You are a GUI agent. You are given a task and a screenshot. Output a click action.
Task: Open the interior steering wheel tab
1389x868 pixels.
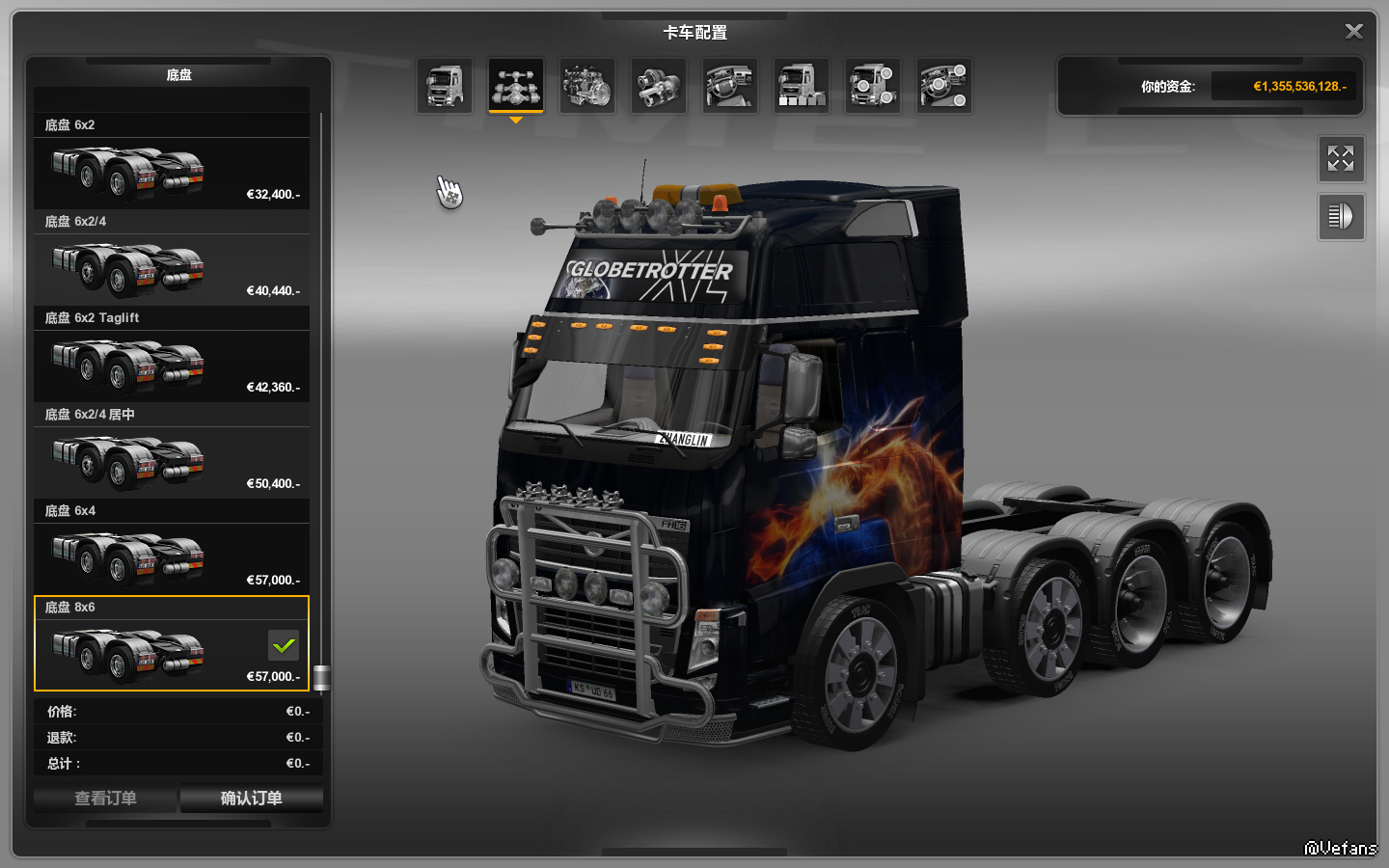point(730,86)
